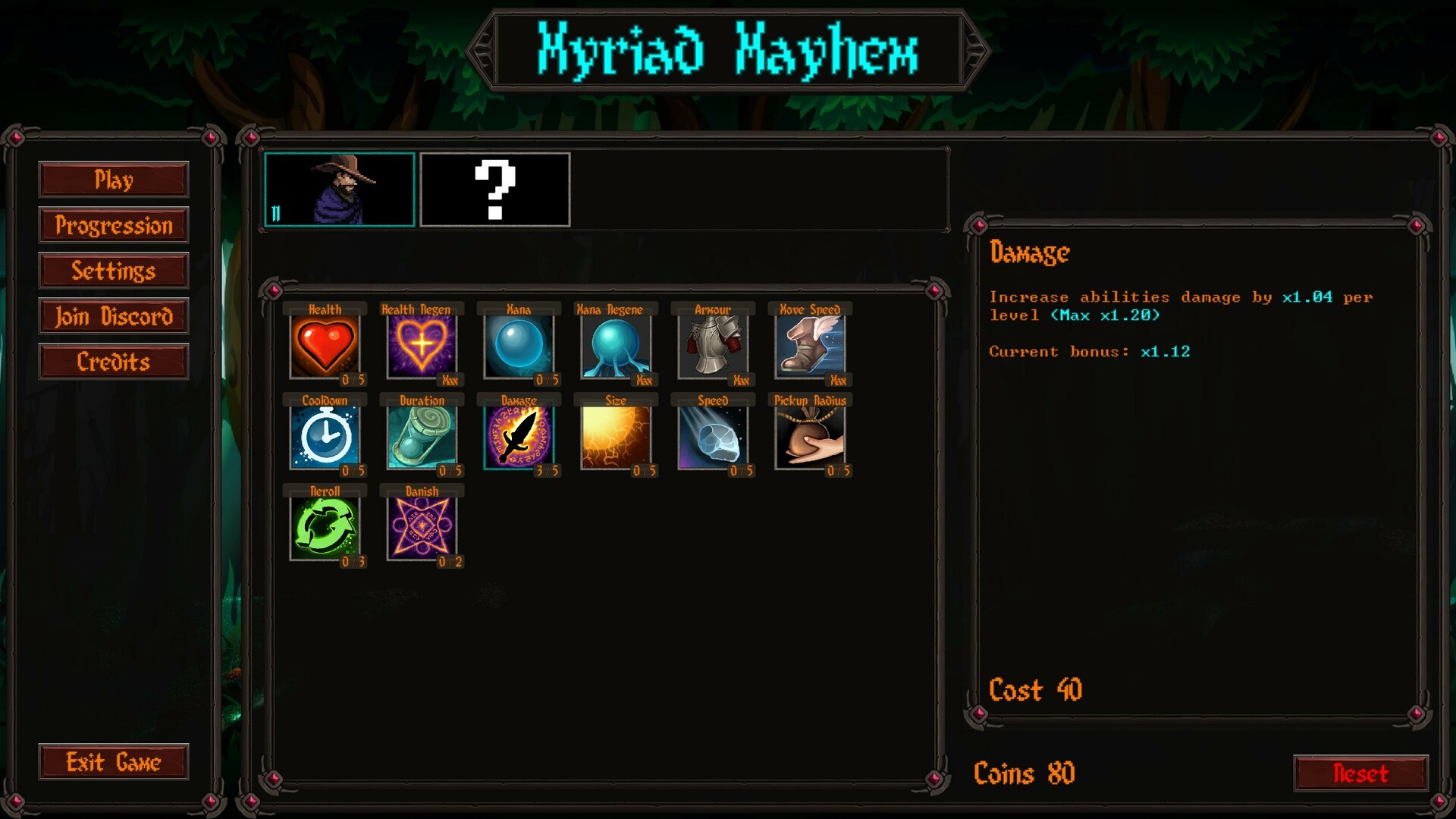
Task: Choose the Mana orb upgrade
Action: [519, 347]
